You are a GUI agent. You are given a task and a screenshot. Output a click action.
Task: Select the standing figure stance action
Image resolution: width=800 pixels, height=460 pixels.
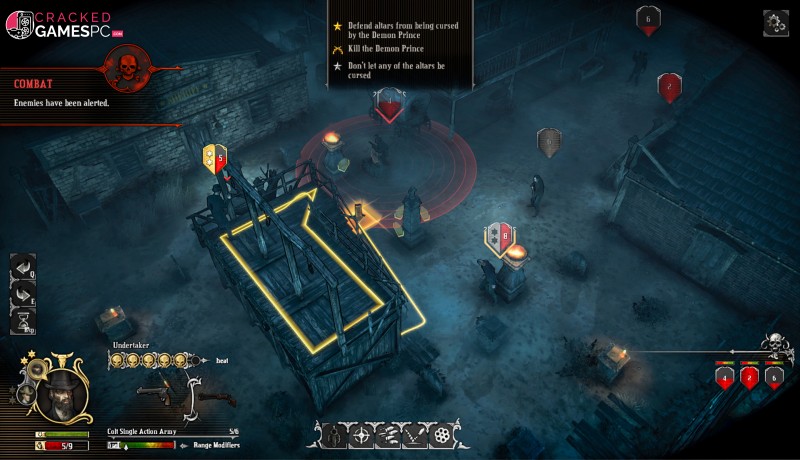(x=336, y=436)
